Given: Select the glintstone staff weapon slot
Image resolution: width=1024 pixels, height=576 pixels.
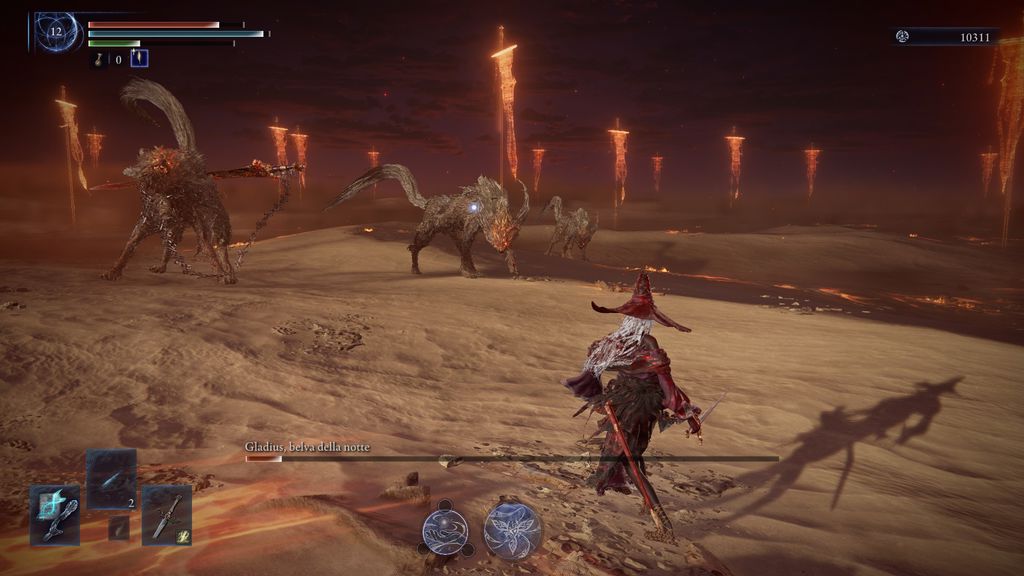Looking at the screenshot, I should point(54,515).
